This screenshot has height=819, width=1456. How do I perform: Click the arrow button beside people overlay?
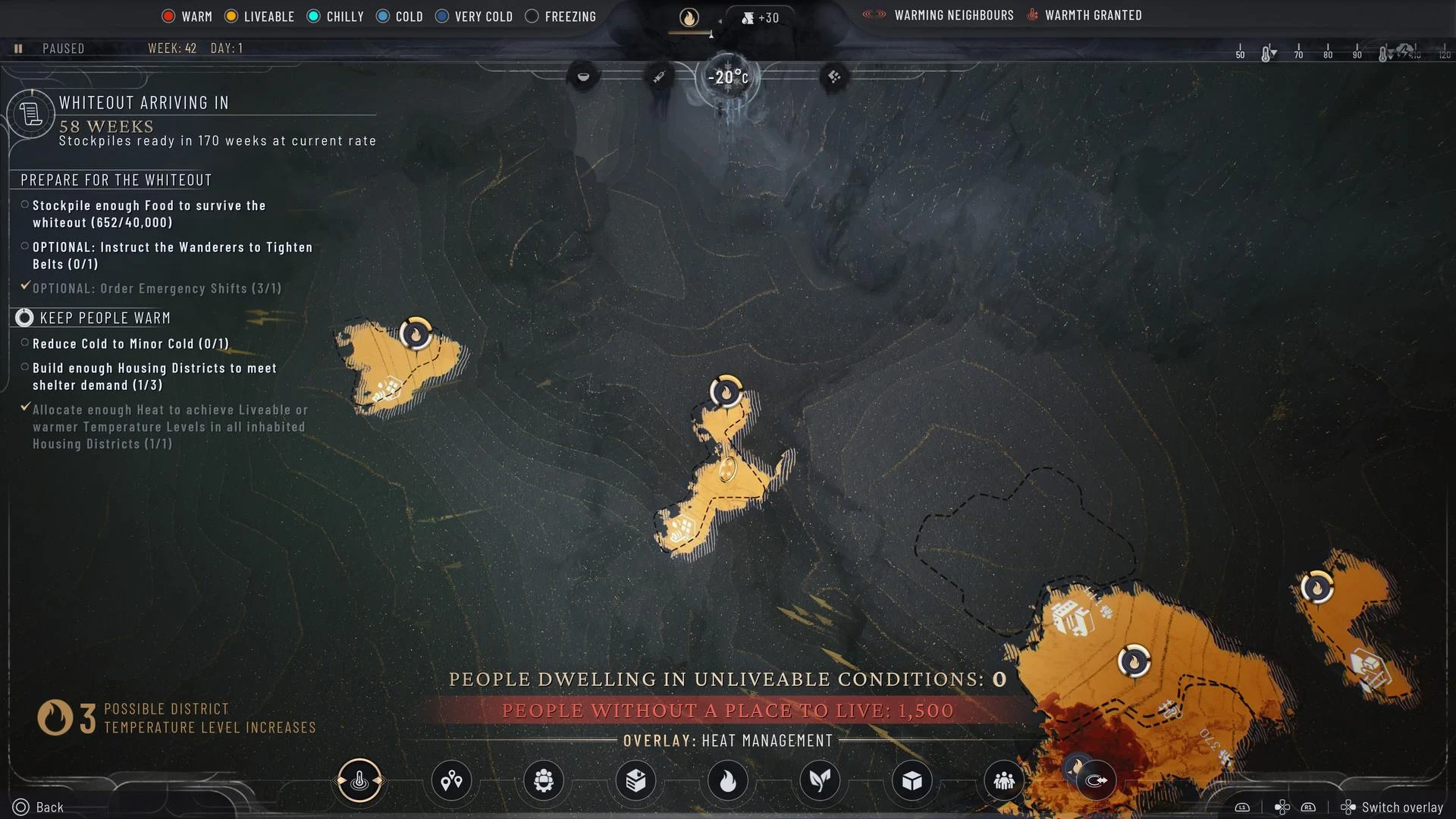pyautogui.click(x=1096, y=780)
